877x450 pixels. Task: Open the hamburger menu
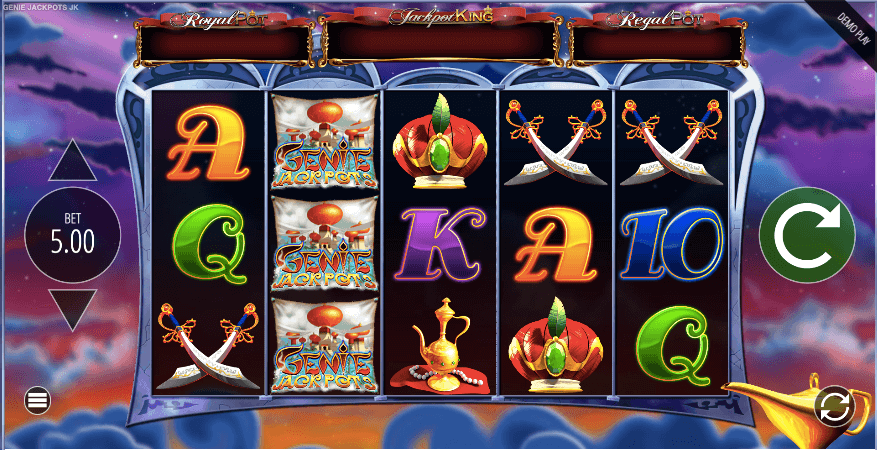pyautogui.click(x=38, y=401)
